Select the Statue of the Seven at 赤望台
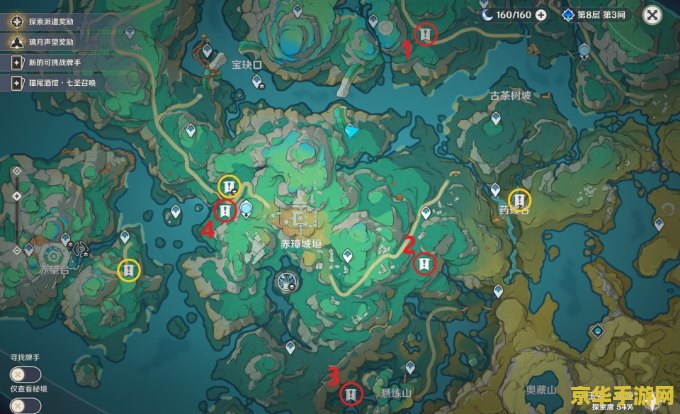The image size is (680, 414). tap(53, 254)
